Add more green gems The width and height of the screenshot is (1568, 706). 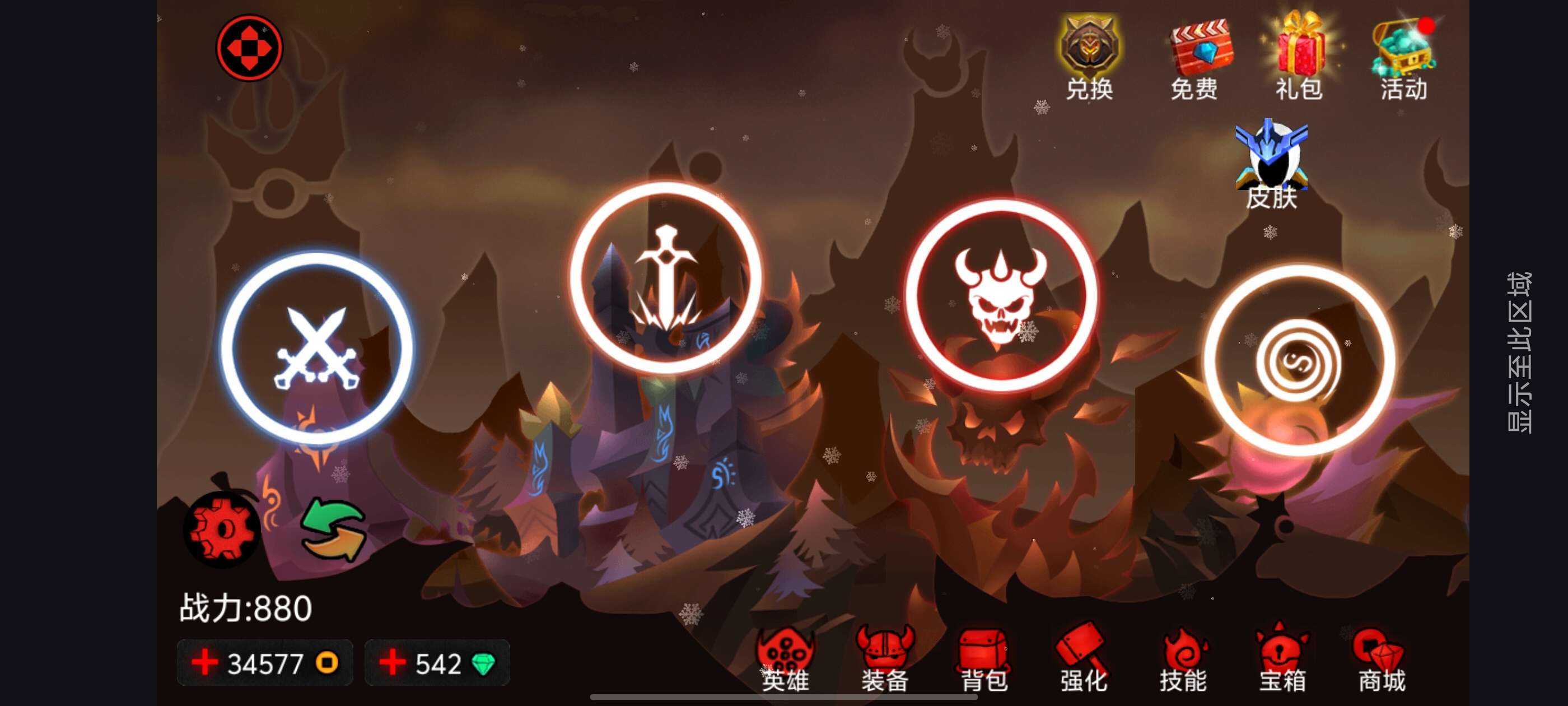tap(393, 663)
